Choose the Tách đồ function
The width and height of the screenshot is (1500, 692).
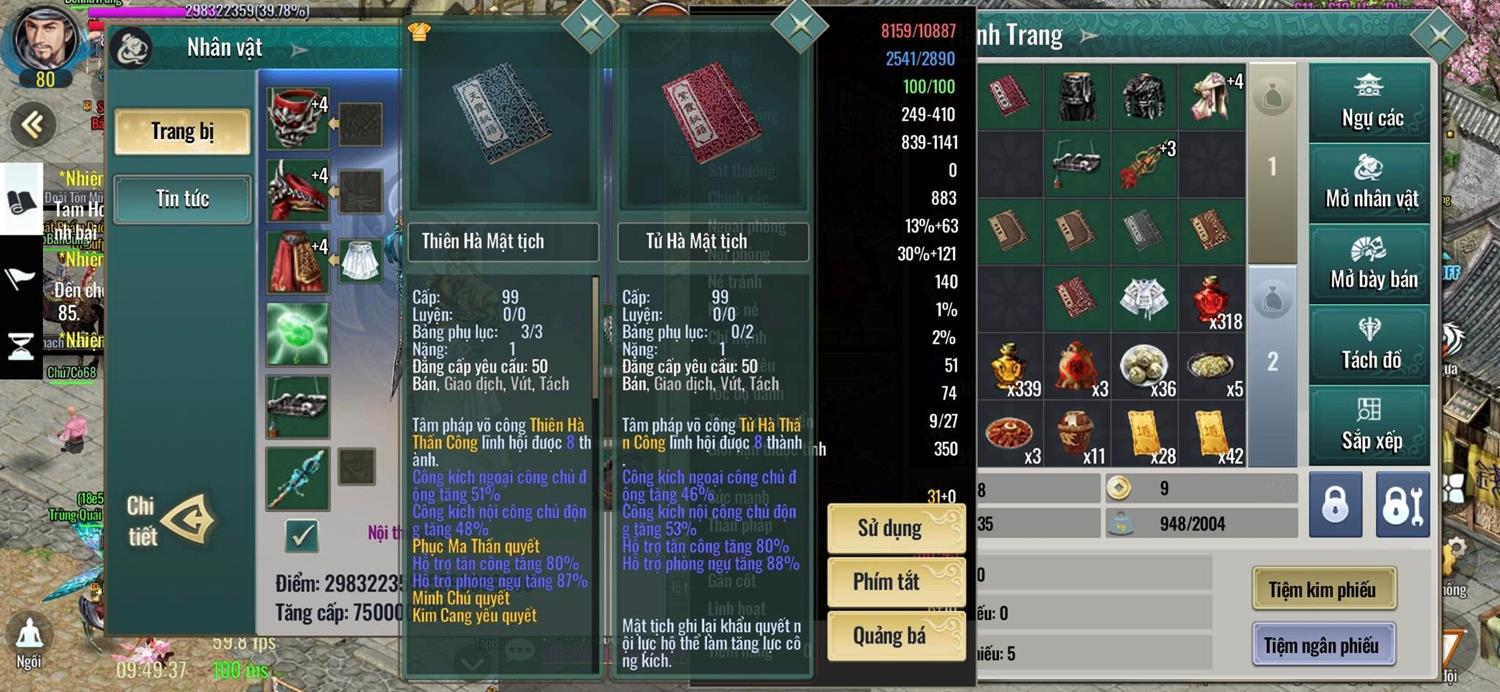[x=1371, y=345]
